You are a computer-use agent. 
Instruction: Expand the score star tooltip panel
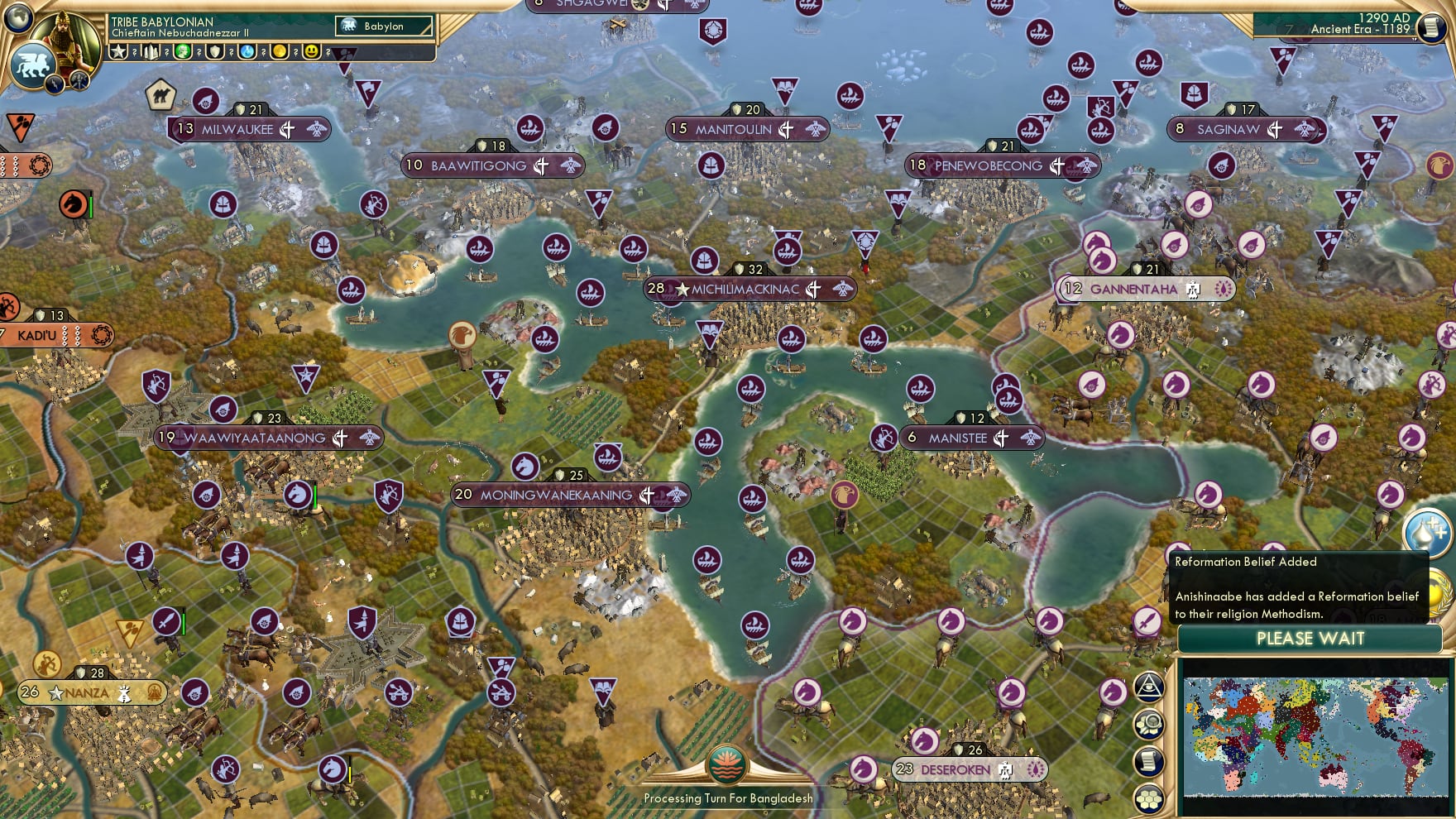120,51
